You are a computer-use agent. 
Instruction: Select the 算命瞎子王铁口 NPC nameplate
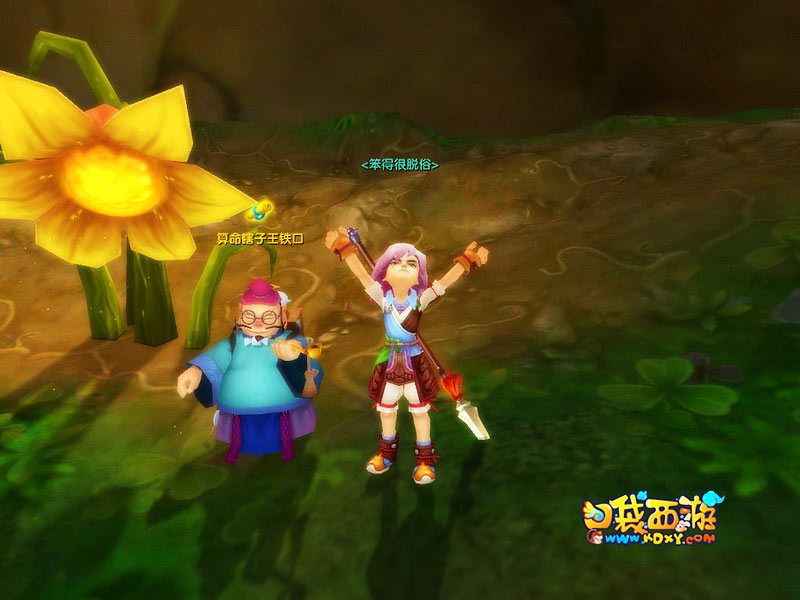259,238
